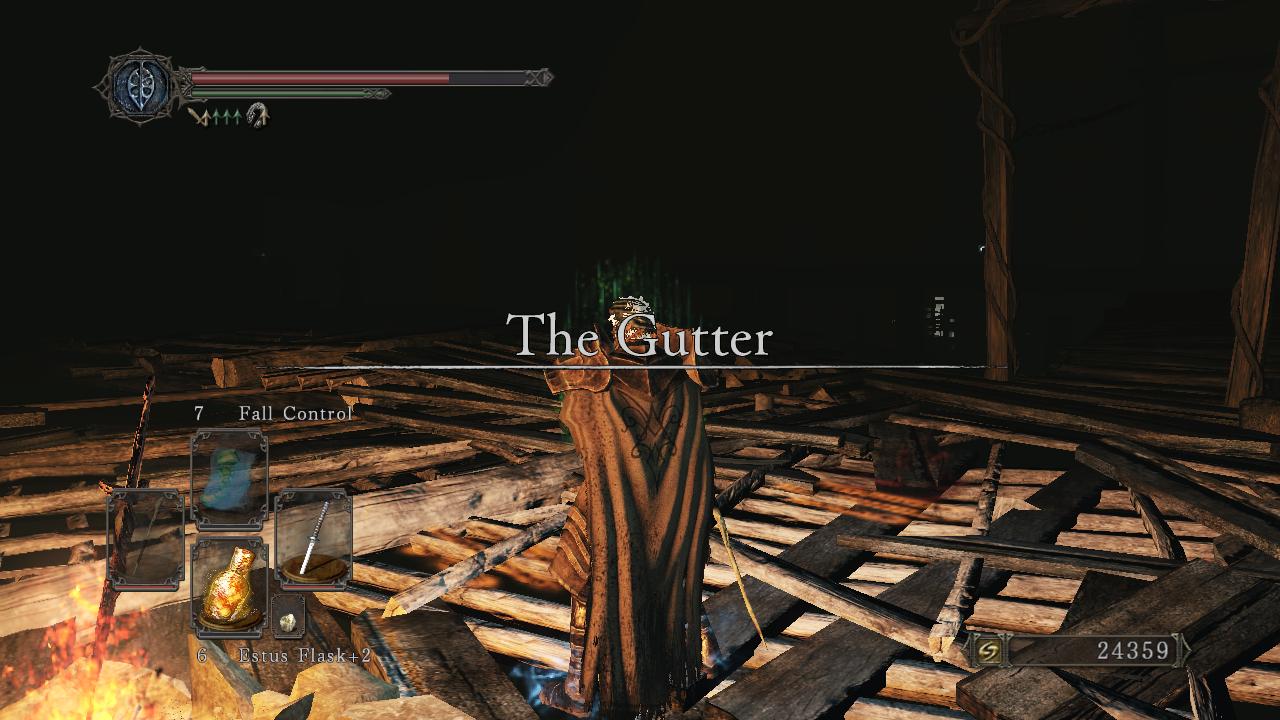Click the spell count number 7

pos(198,412)
